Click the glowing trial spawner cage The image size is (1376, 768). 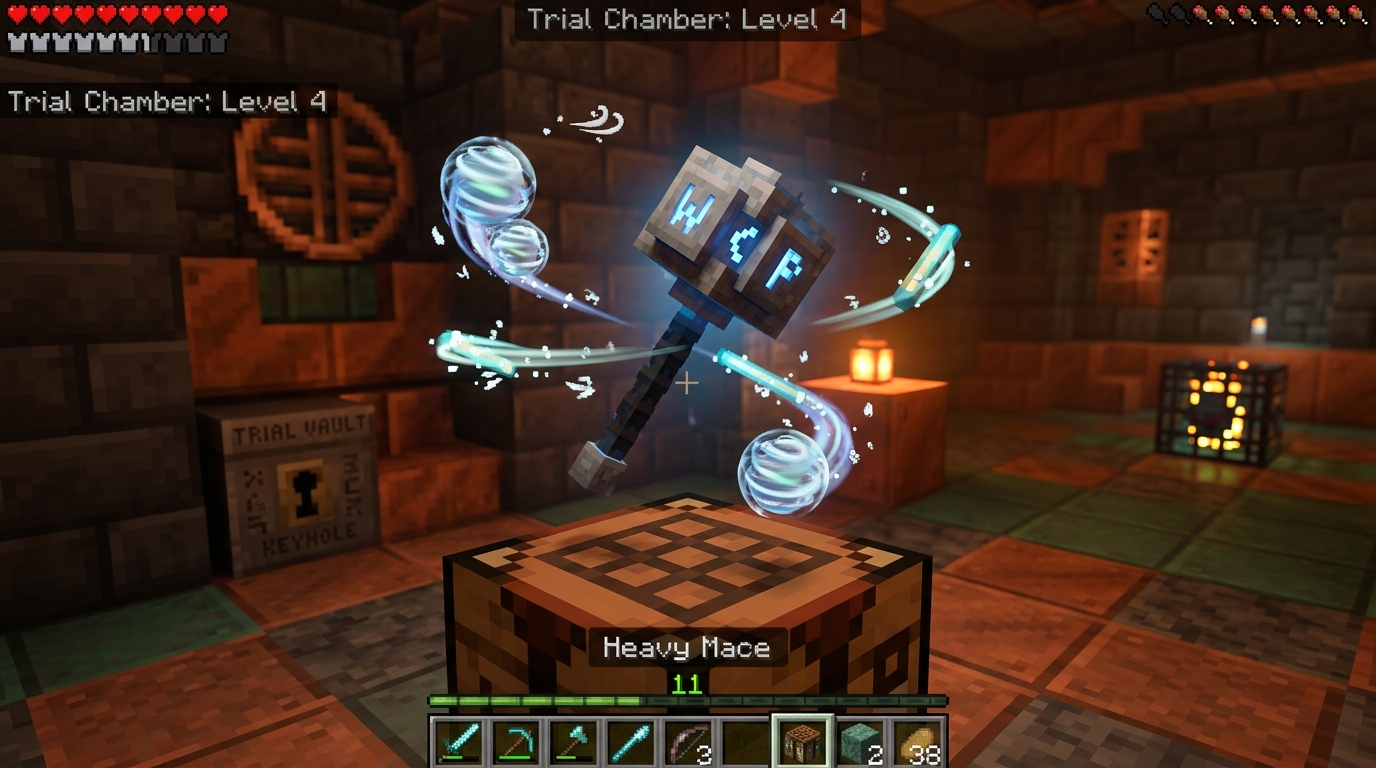click(1218, 412)
